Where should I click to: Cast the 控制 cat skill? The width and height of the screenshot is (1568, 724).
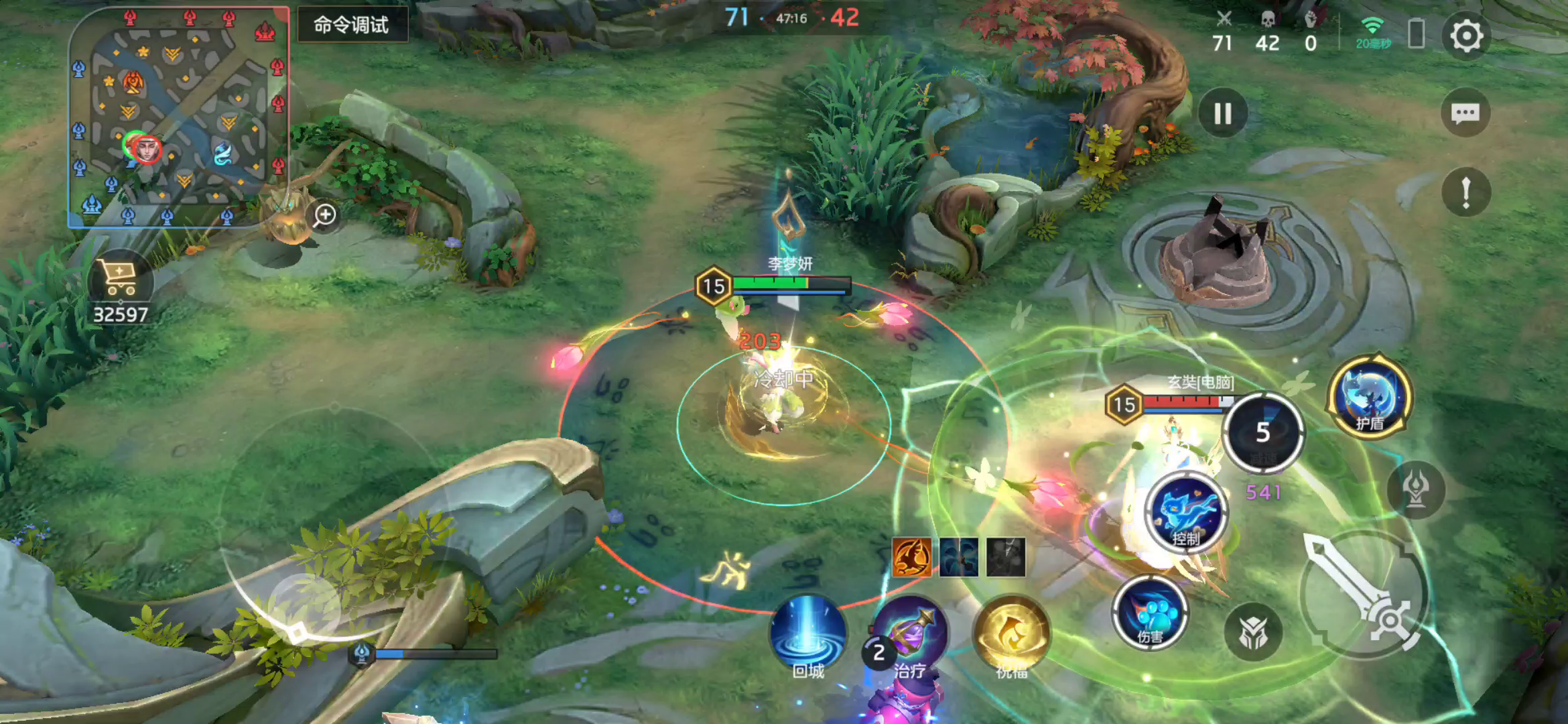click(x=1187, y=512)
